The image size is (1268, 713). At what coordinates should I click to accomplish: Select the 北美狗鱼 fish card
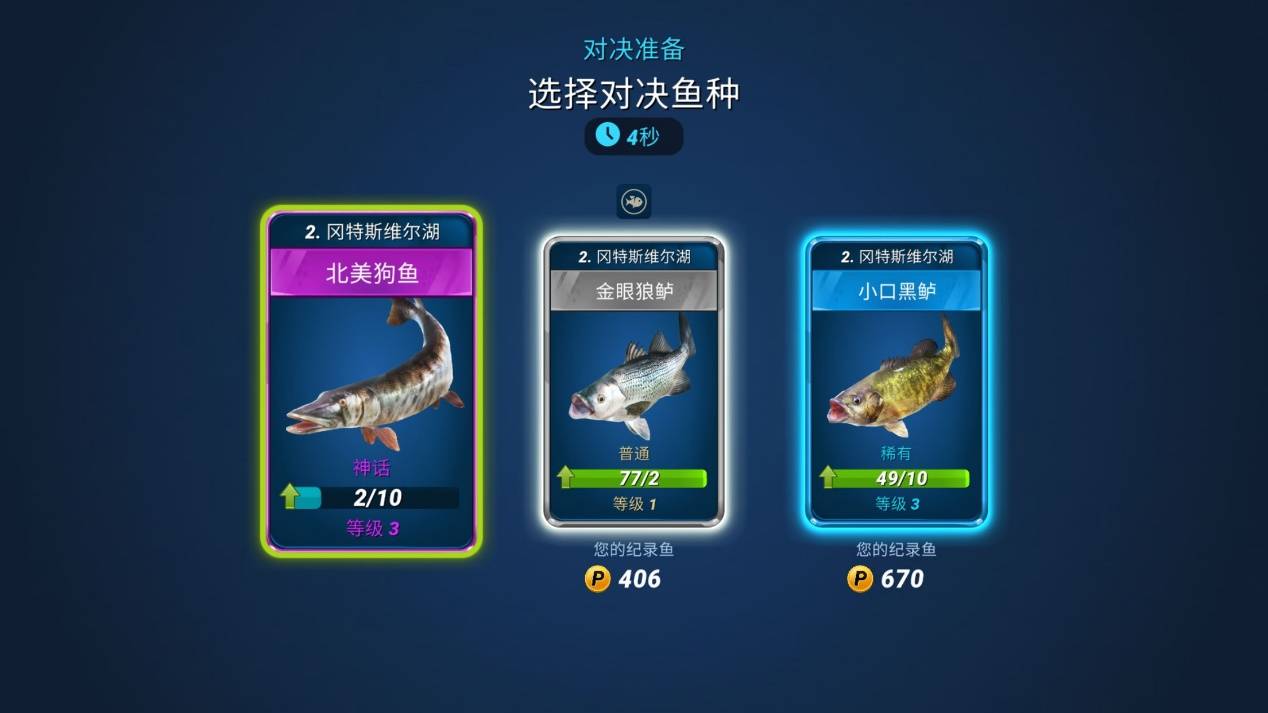371,380
